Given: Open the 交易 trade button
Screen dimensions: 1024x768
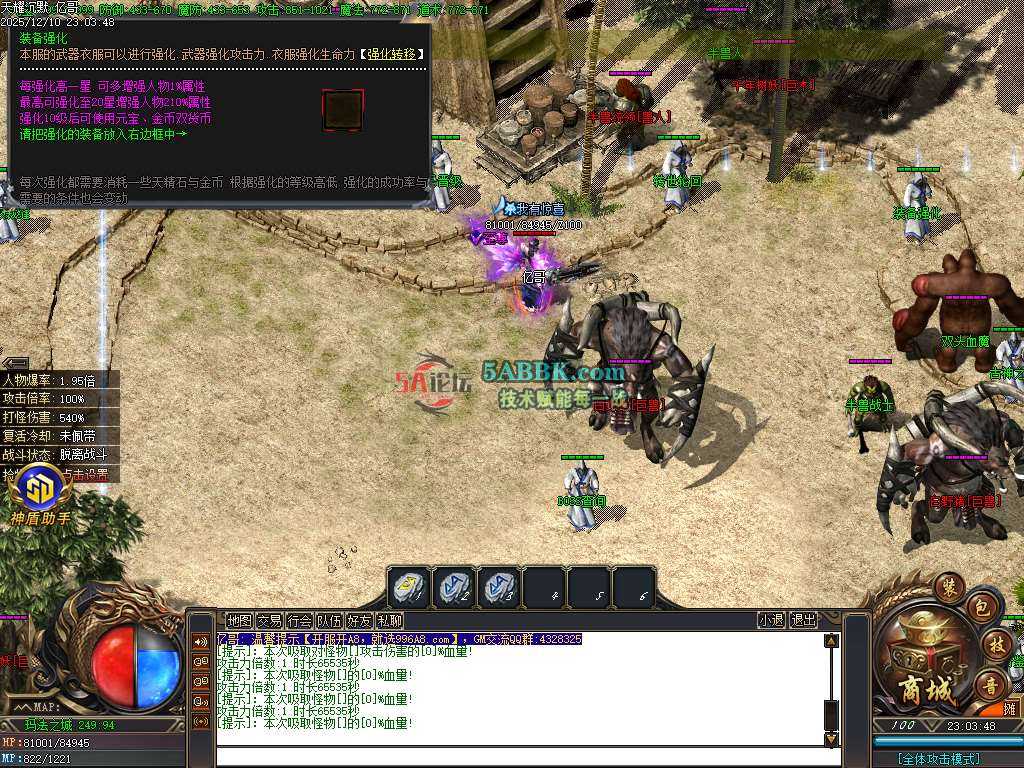Looking at the screenshot, I should tap(269, 620).
